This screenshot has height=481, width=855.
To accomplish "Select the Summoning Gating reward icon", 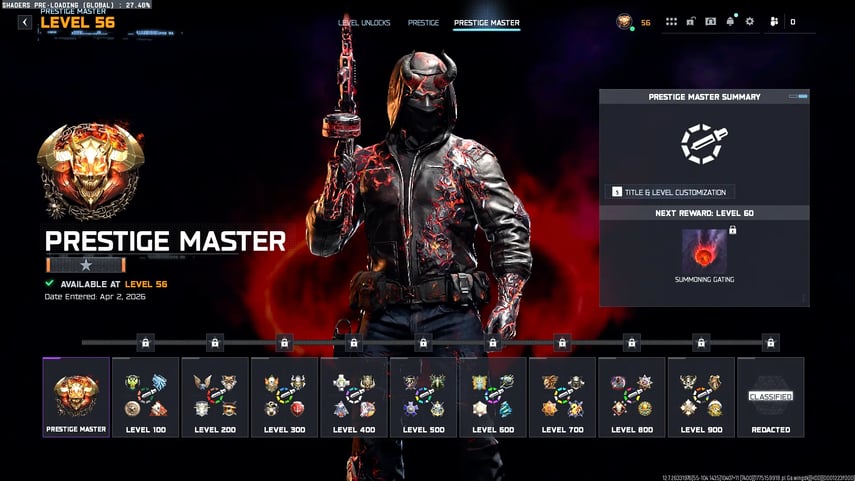I will (x=704, y=250).
